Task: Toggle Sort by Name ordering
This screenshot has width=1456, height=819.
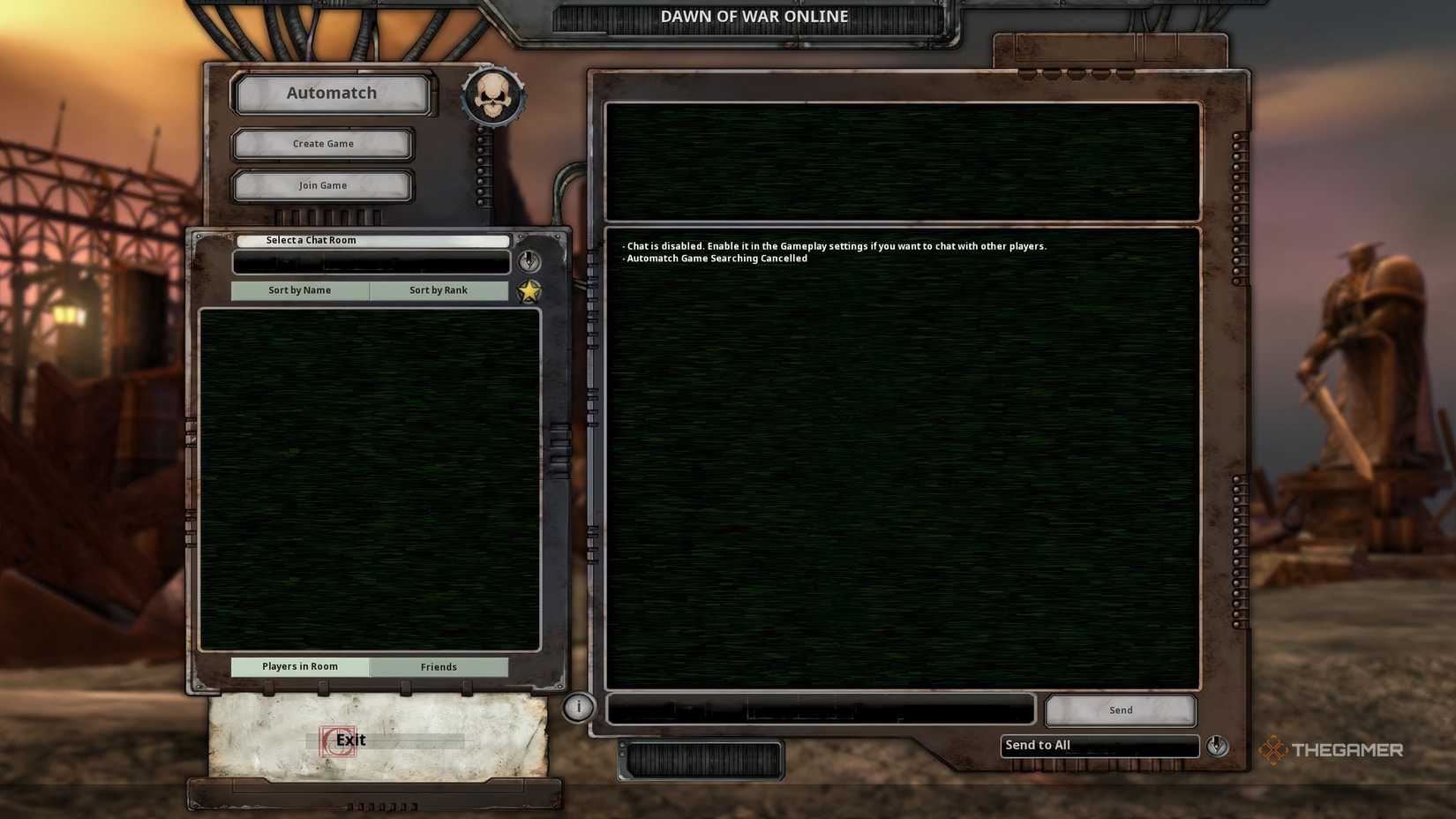Action: point(300,289)
